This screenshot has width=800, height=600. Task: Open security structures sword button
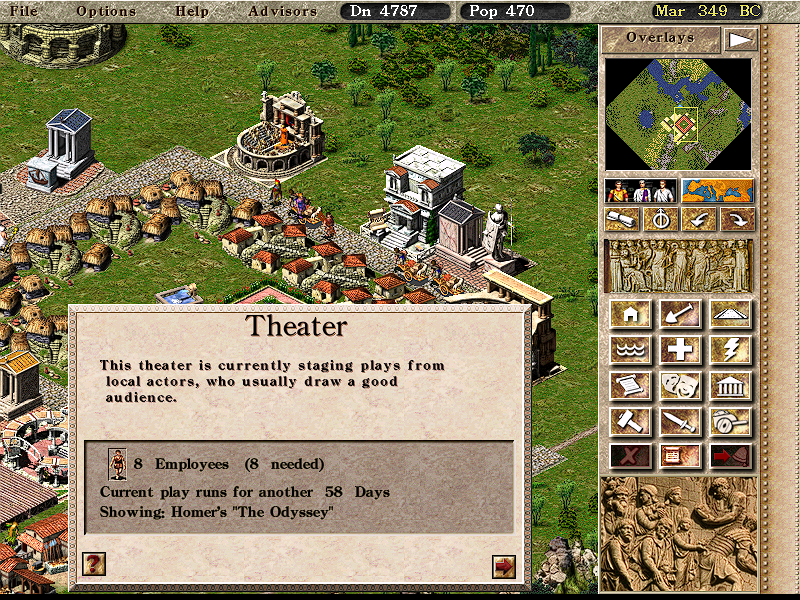[681, 420]
